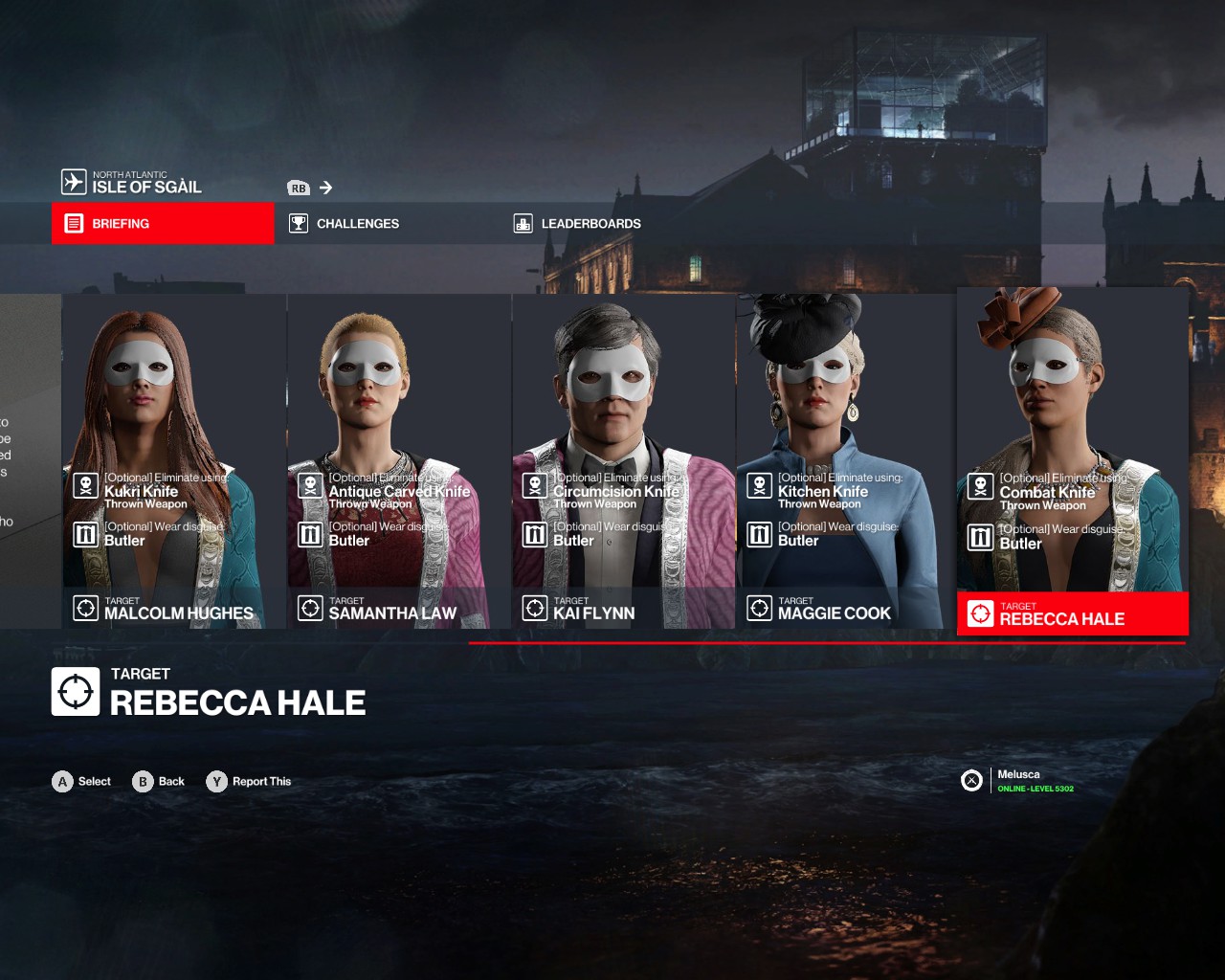The image size is (1225, 980).
Task: Click Report This
Action: tap(250, 782)
